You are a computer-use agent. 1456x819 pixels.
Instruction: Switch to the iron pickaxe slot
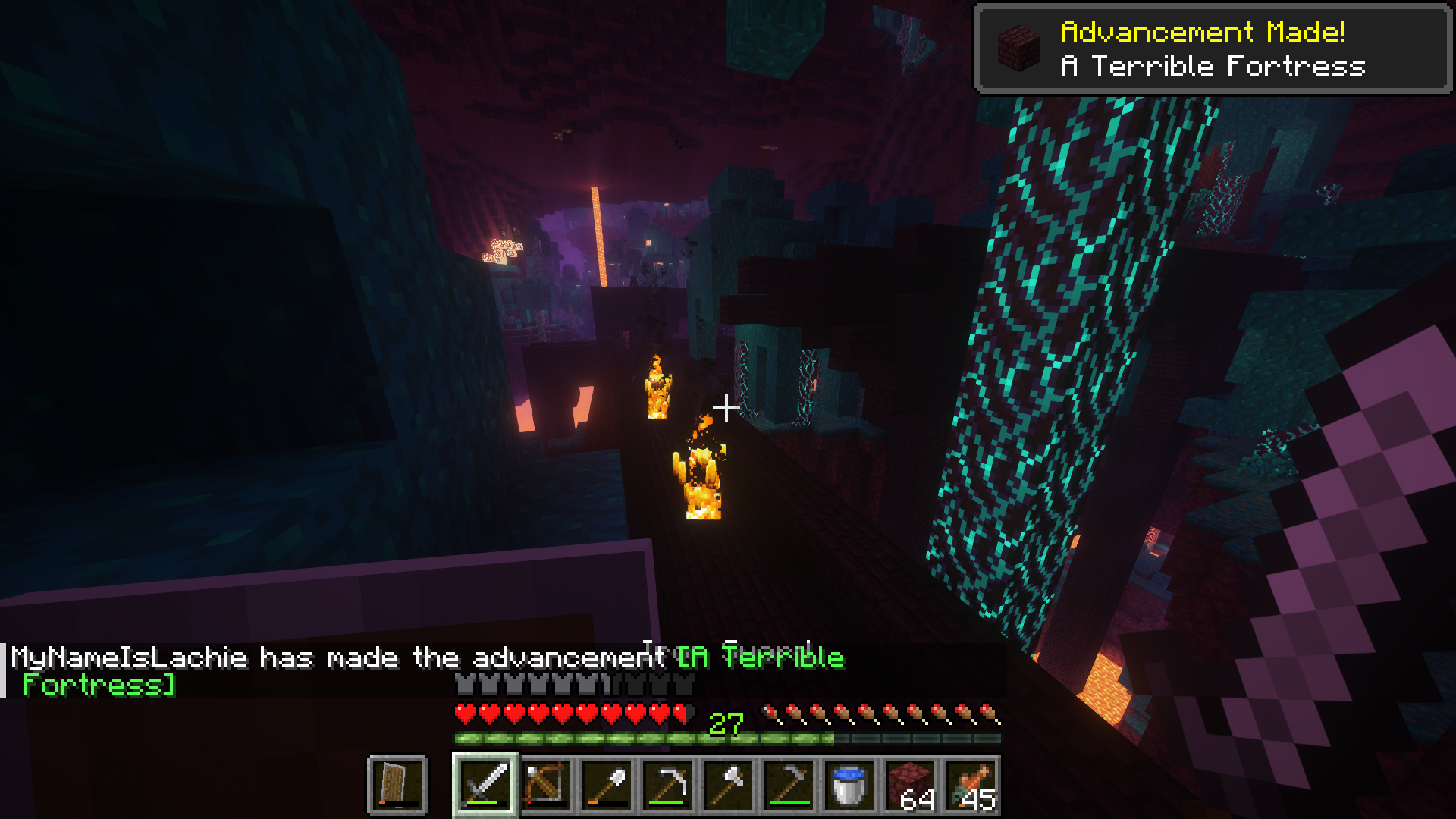click(667, 785)
